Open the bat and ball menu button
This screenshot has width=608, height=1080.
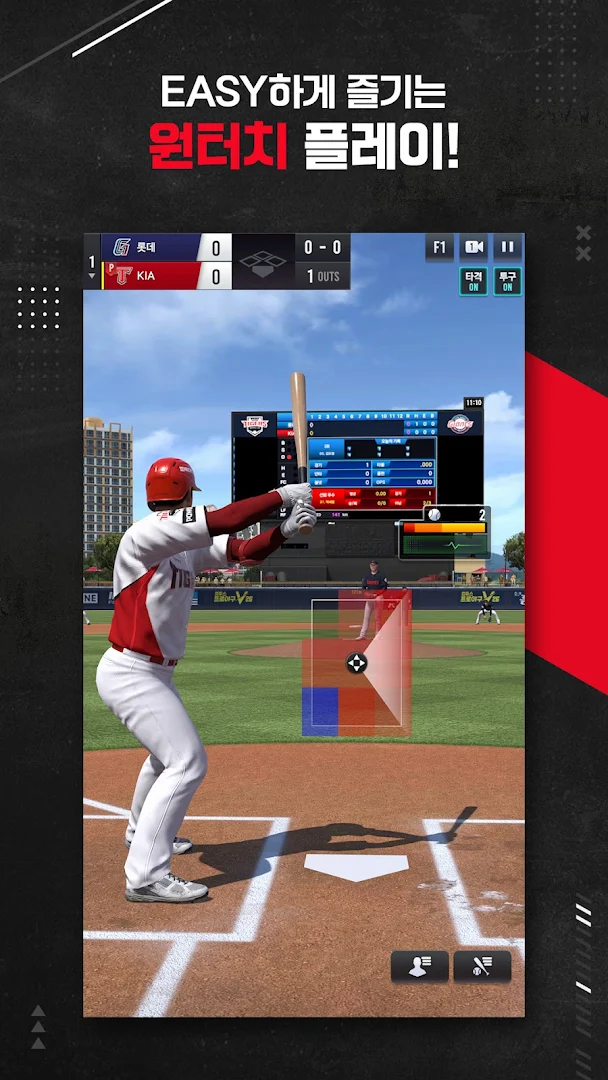pyautogui.click(x=482, y=966)
